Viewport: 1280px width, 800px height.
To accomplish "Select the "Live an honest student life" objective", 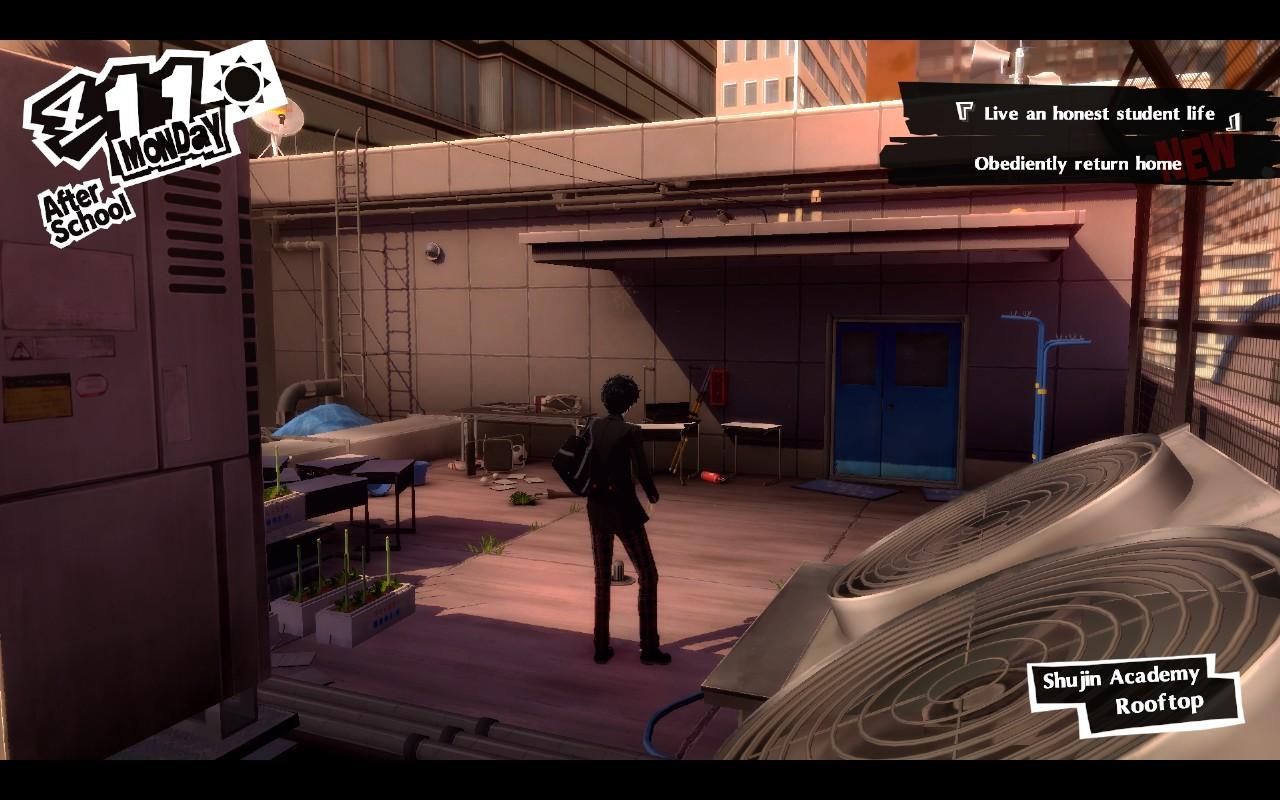I will coord(1098,114).
